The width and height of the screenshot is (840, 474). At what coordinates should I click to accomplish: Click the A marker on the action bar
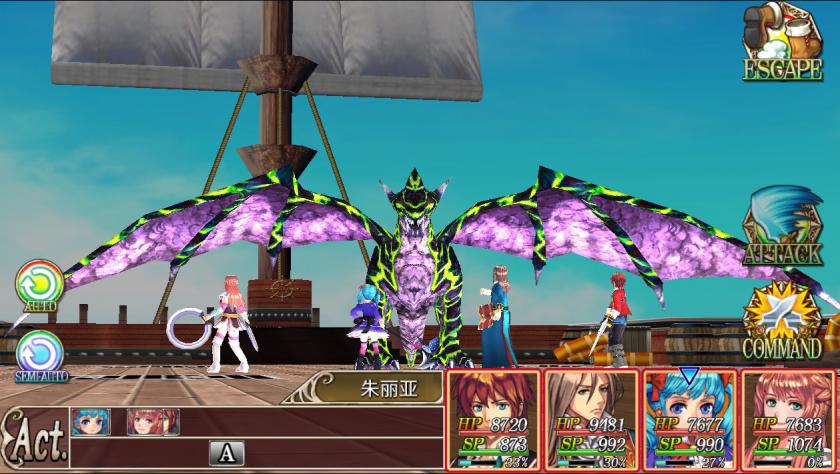point(226,454)
